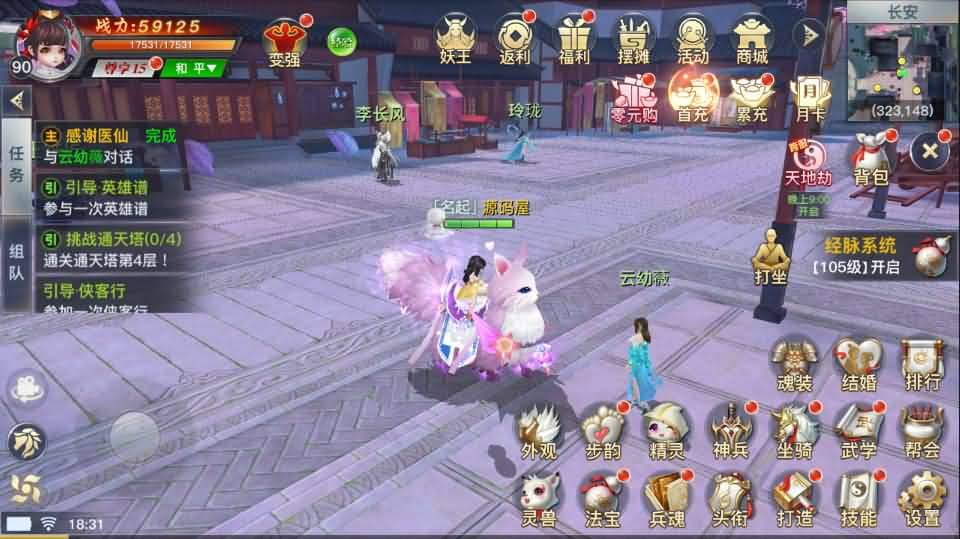Open the 设置 settings menu
Image resolution: width=960 pixels, height=539 pixels.
[x=920, y=499]
